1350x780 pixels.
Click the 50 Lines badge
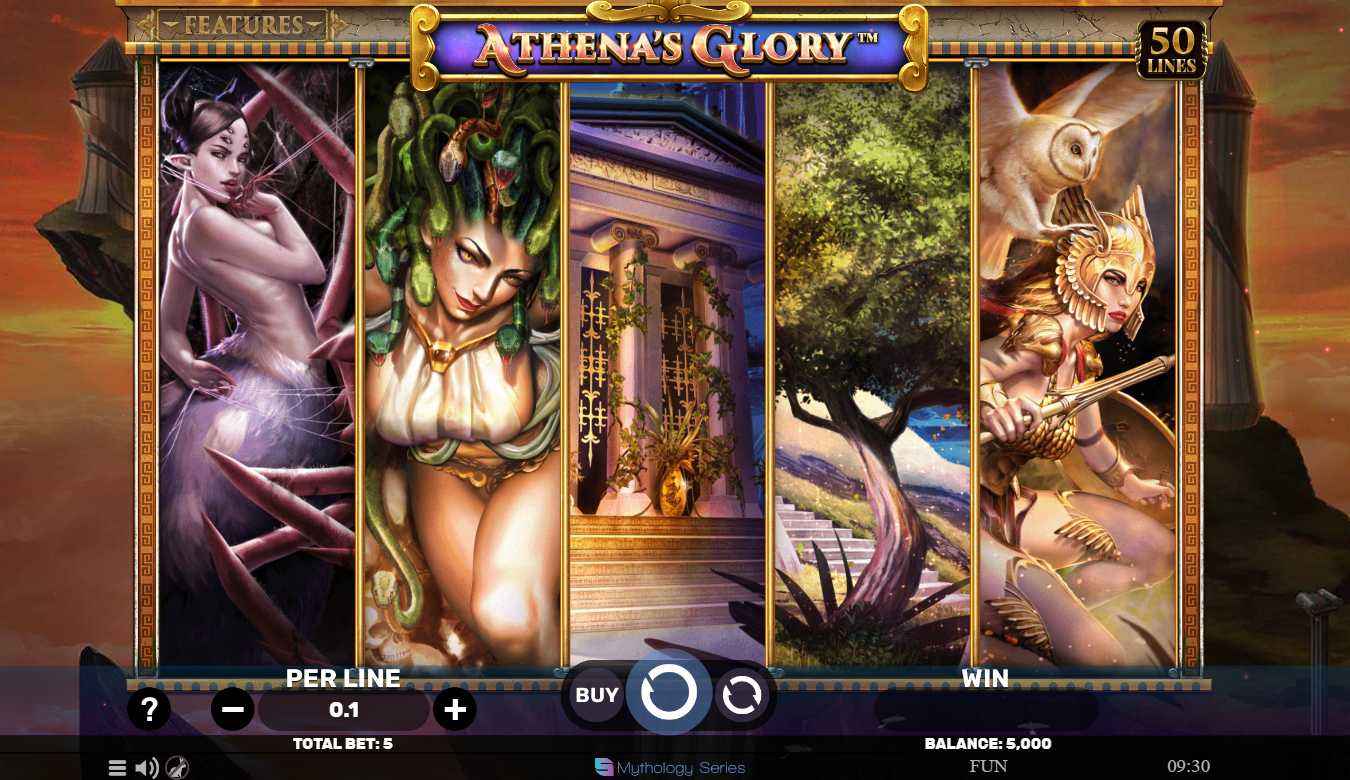click(x=1172, y=50)
